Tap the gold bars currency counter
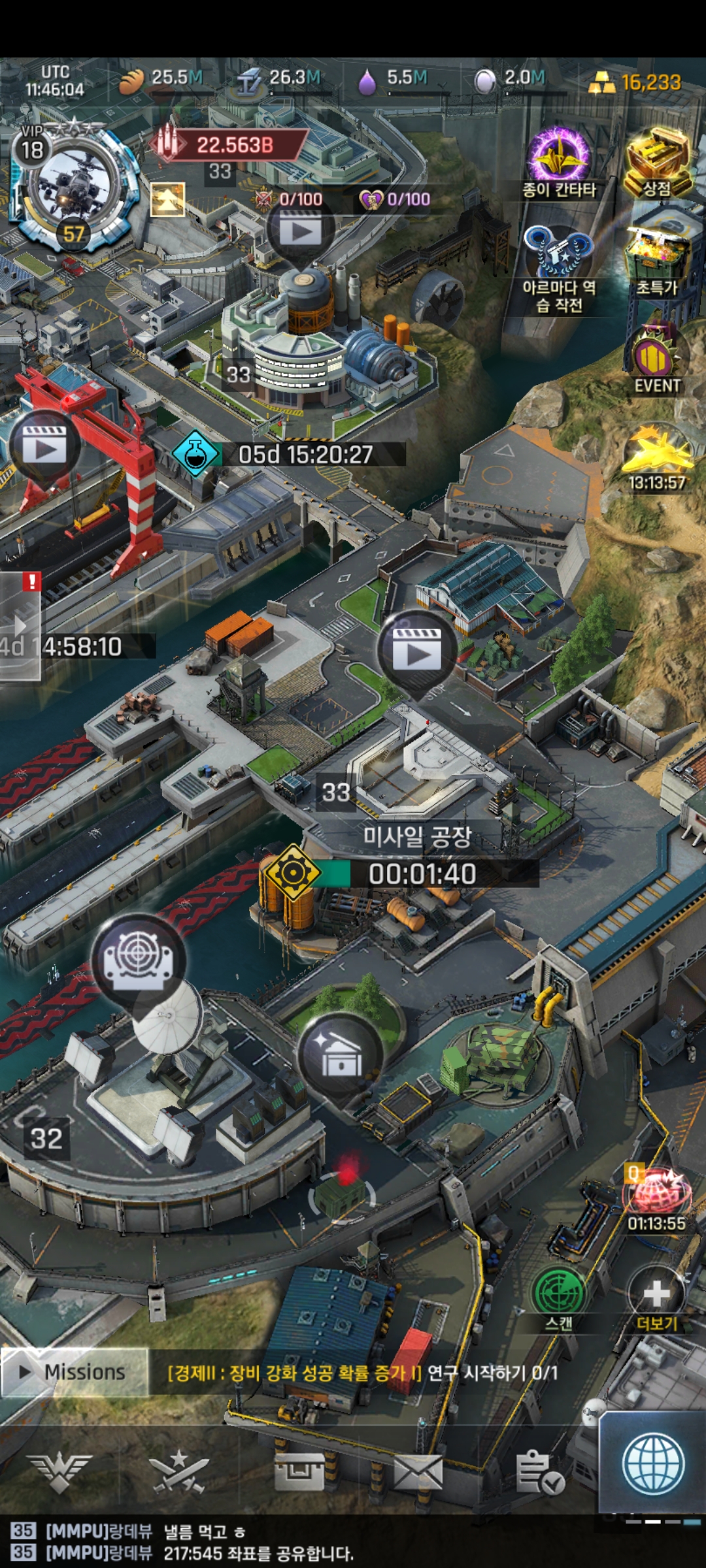Image resolution: width=706 pixels, height=1568 pixels. [x=637, y=83]
